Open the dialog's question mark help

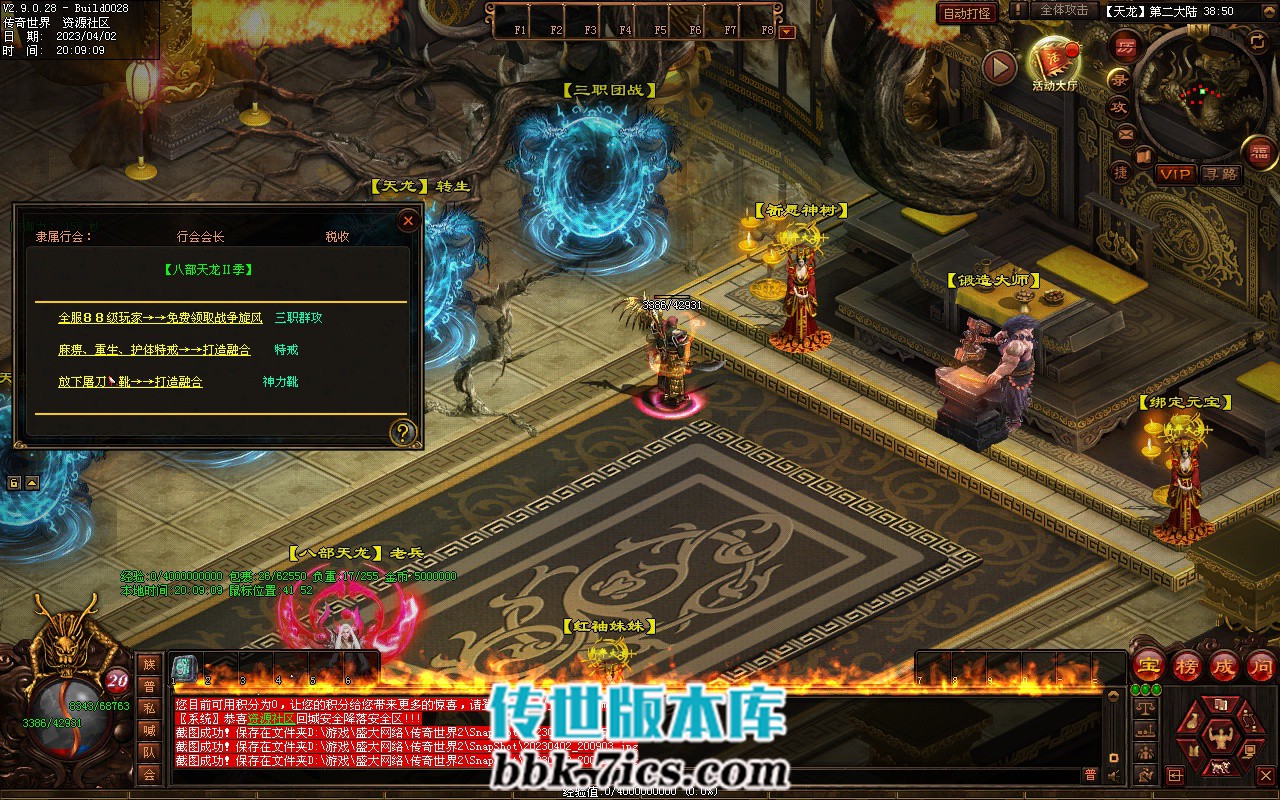(x=403, y=432)
